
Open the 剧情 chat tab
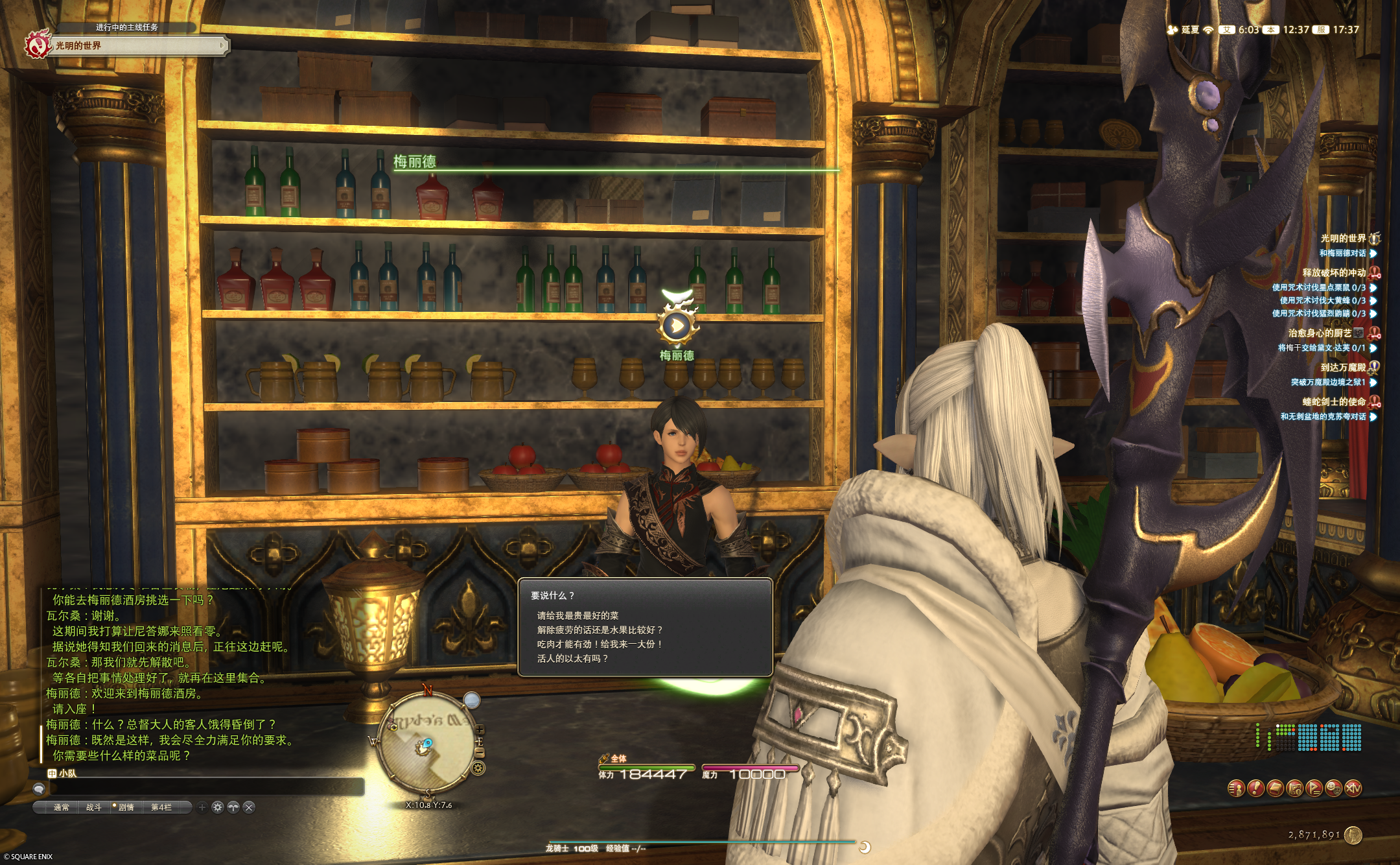click(126, 807)
